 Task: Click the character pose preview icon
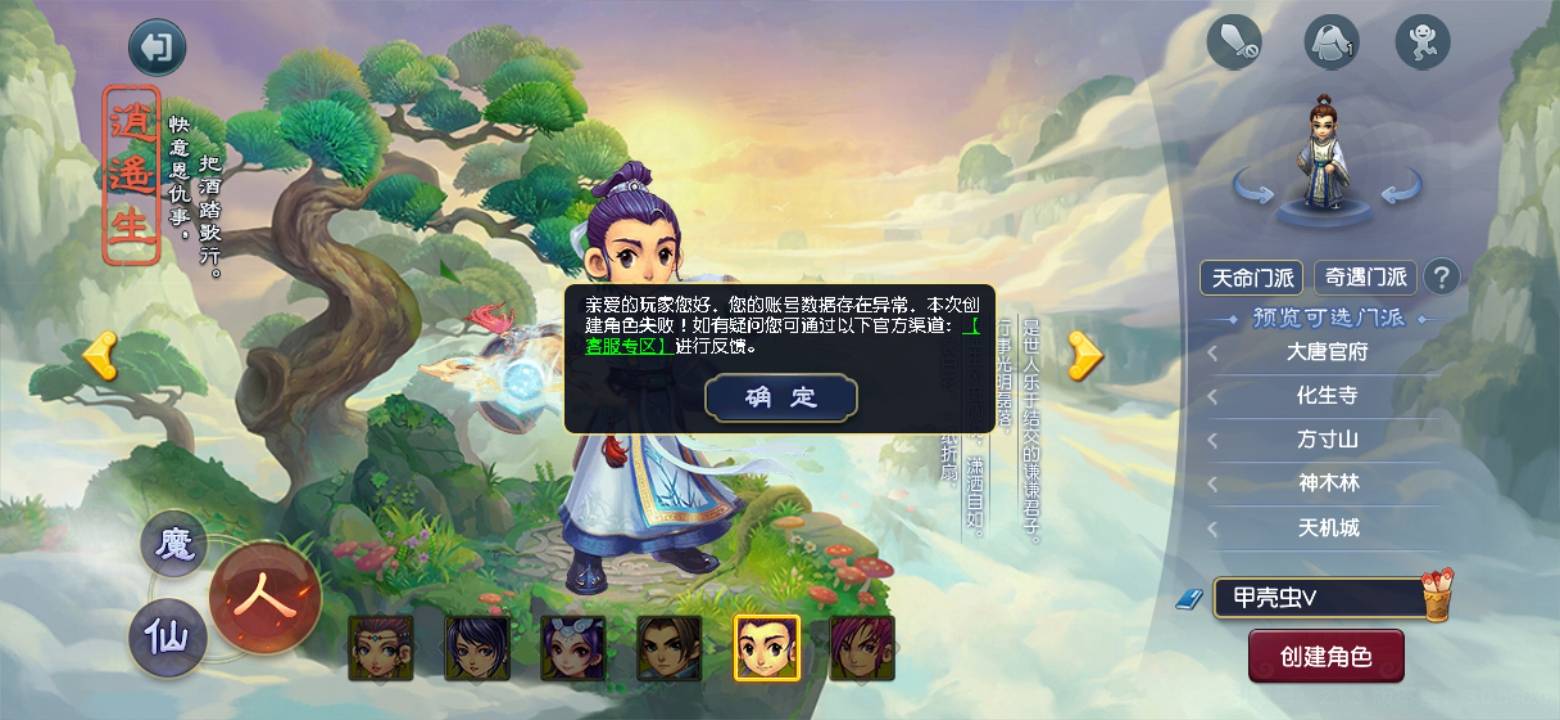pyautogui.click(x=1424, y=41)
